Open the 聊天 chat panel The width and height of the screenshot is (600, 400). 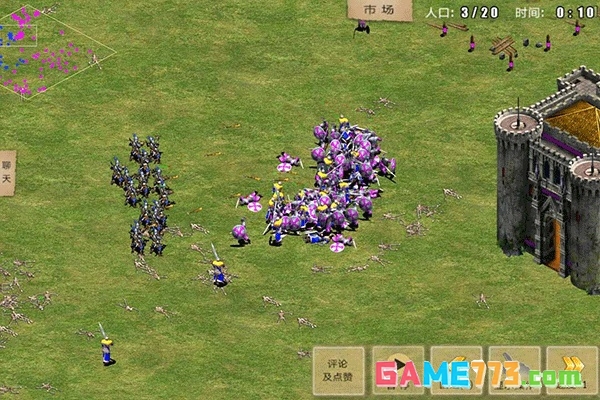coord(7,173)
